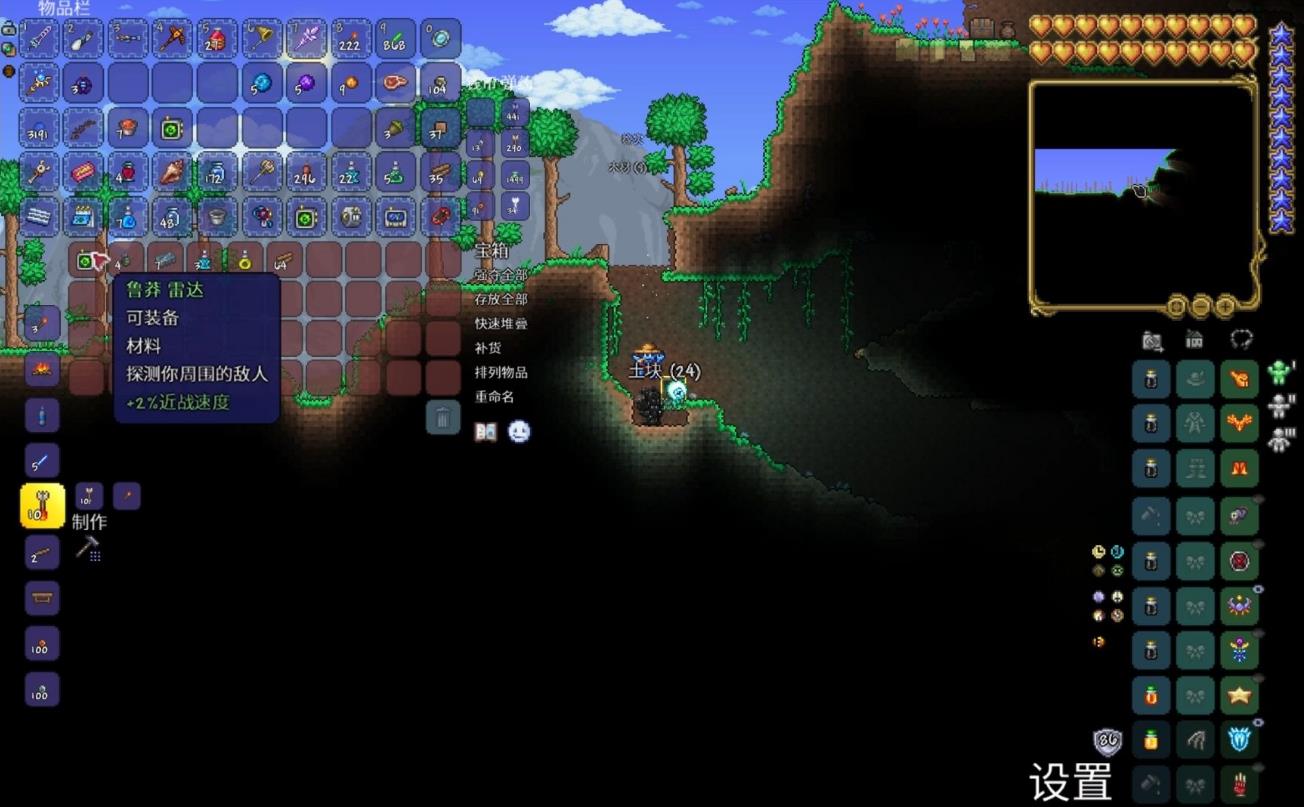Image resolution: width=1304 pixels, height=807 pixels.
Task: Choose 存放全部 (Deposit All) for the chest
Action: [x=501, y=299]
